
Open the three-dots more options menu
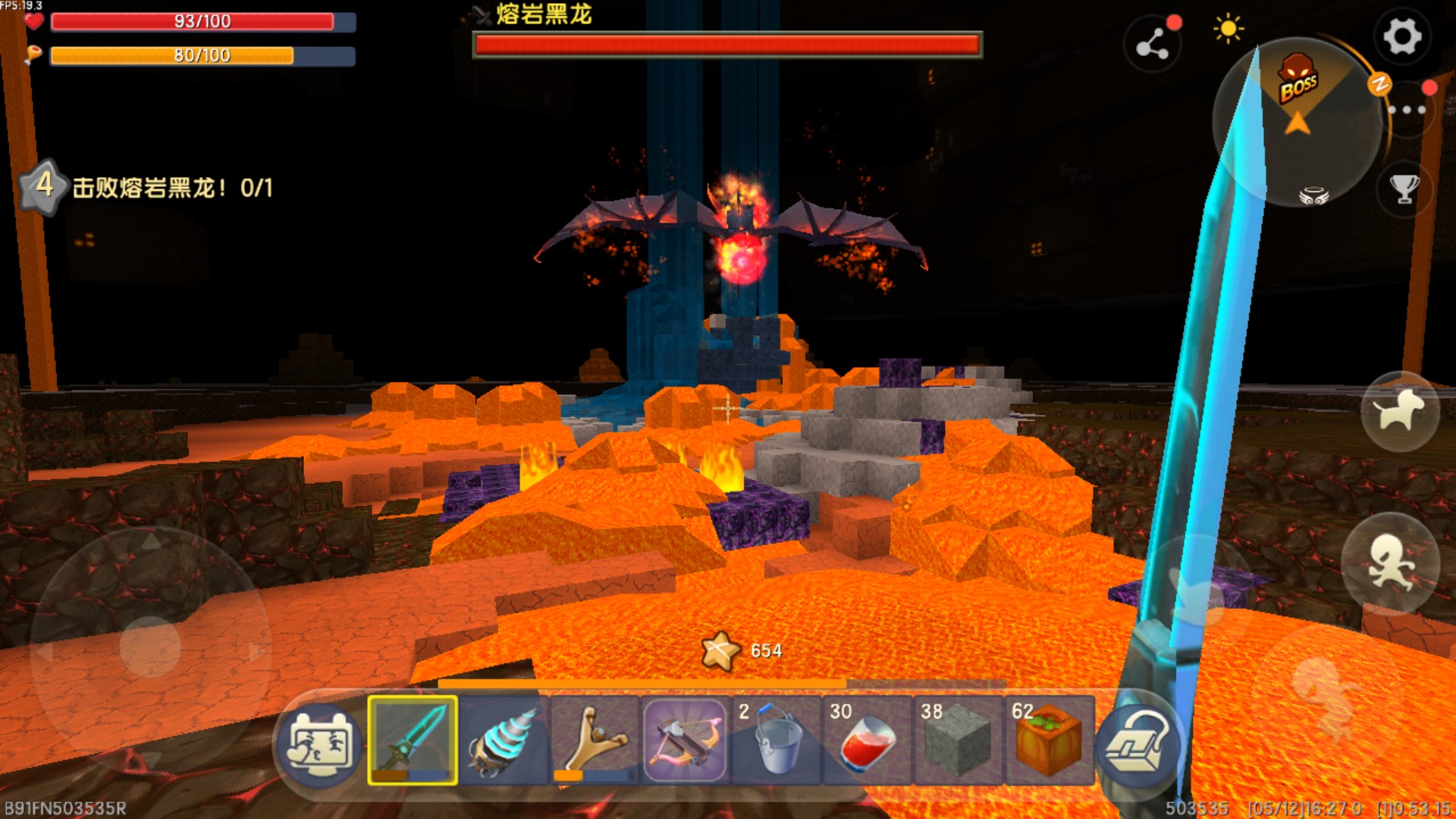point(1407,110)
